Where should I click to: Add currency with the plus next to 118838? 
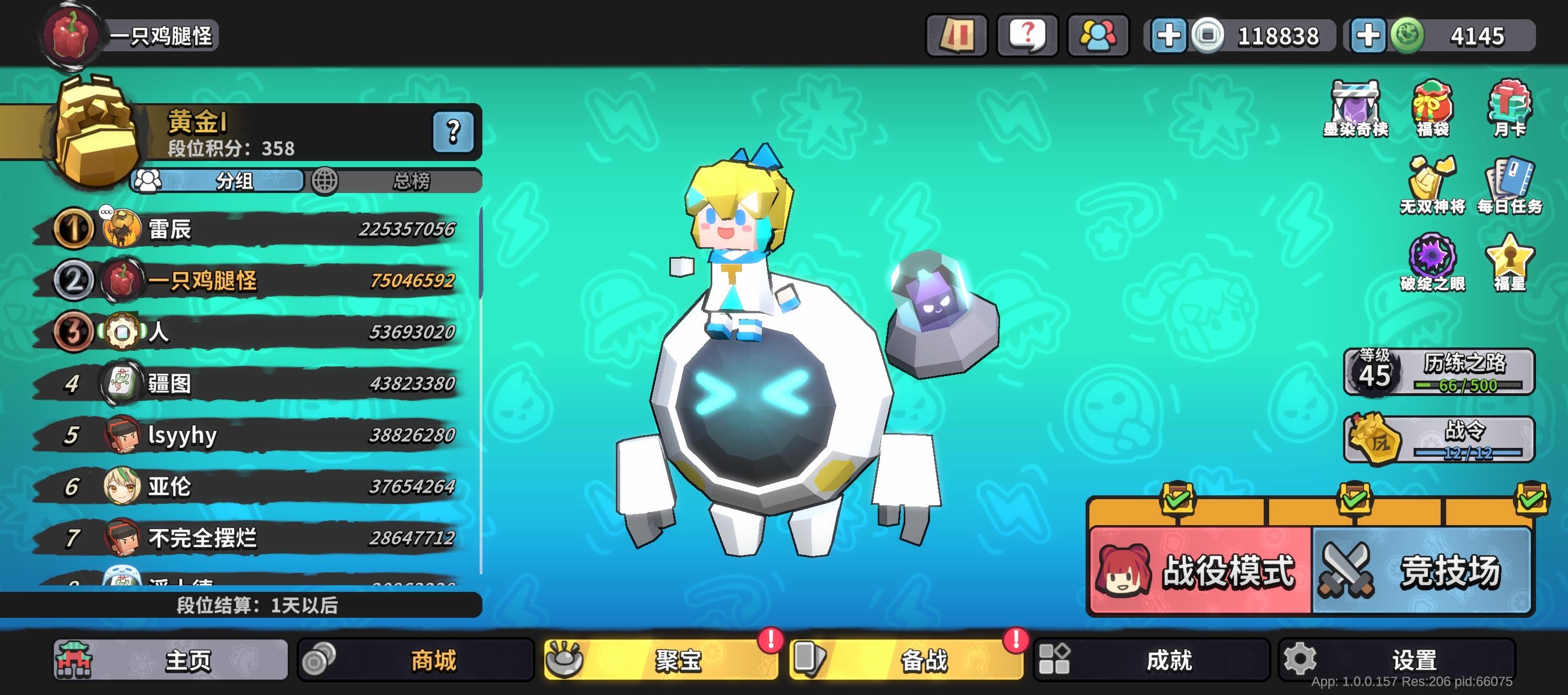pyautogui.click(x=1168, y=35)
